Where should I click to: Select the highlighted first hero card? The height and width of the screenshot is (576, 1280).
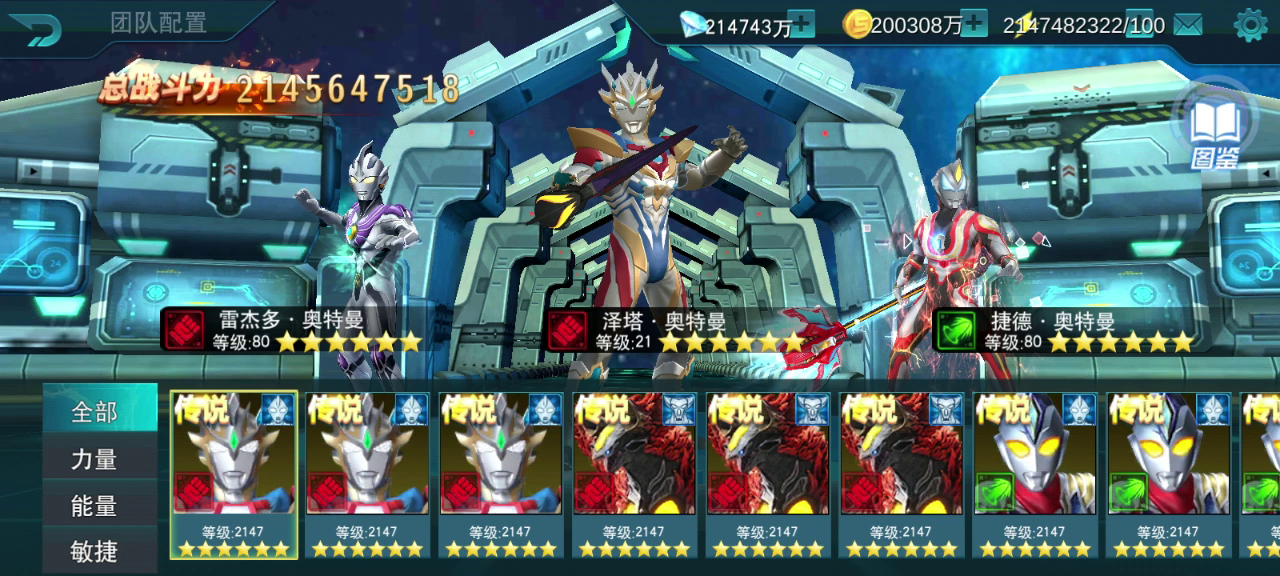[x=234, y=474]
